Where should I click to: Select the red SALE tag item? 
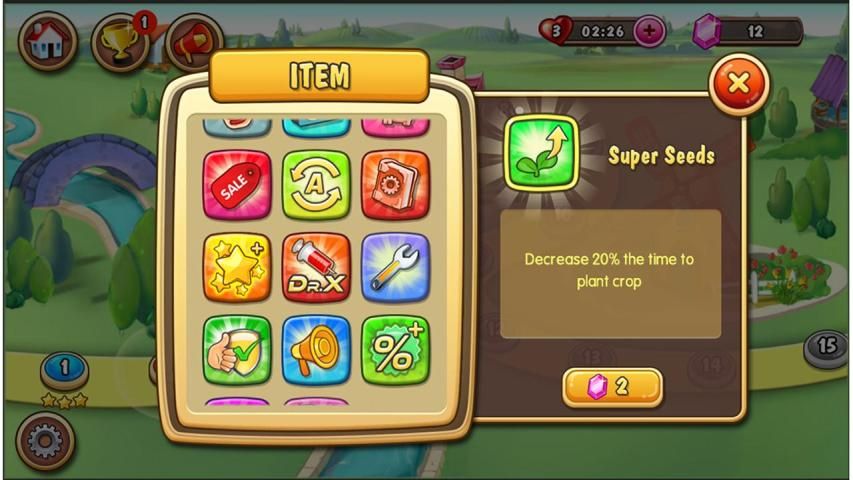click(237, 184)
